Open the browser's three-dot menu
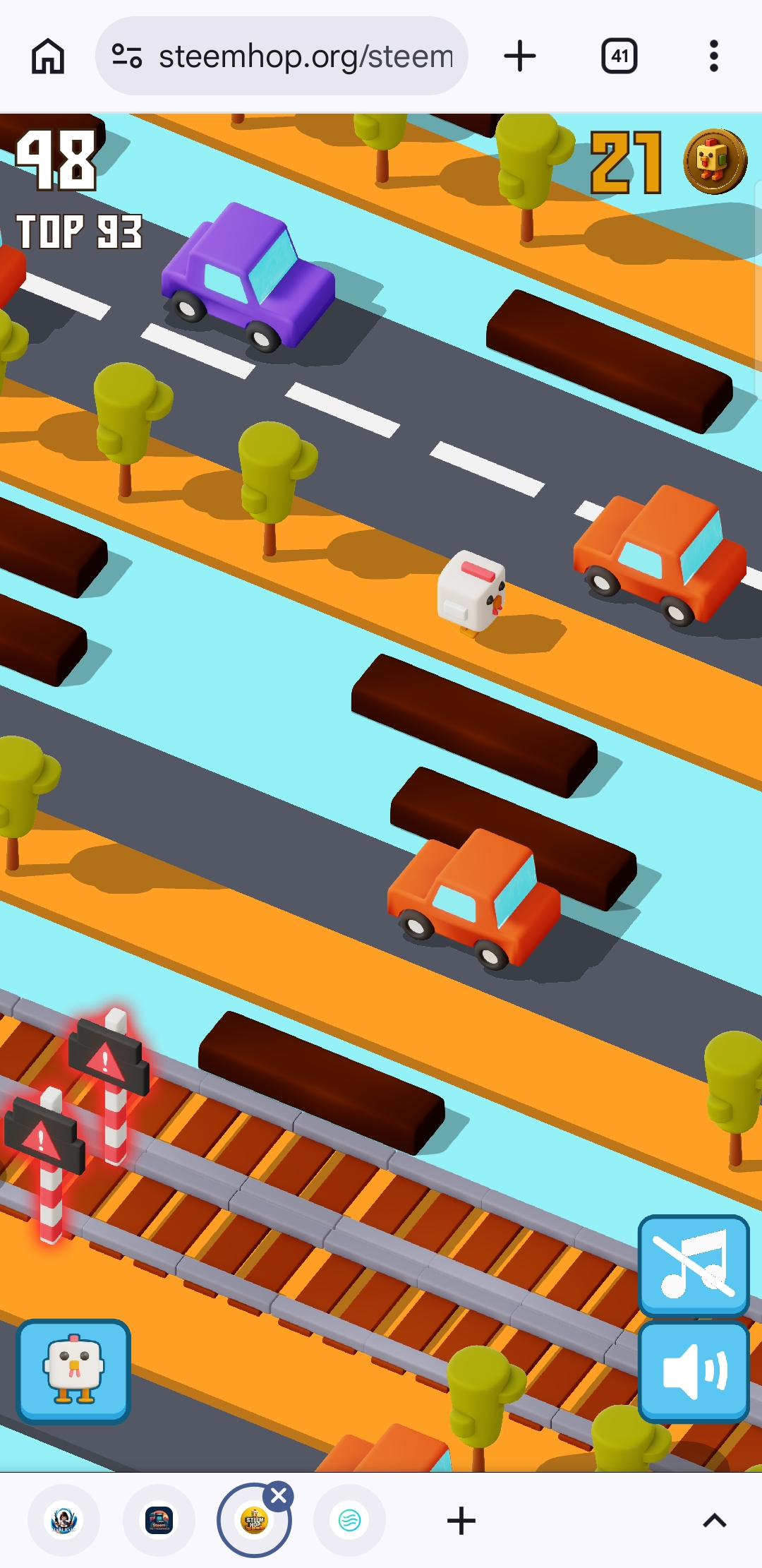The image size is (762, 1568). 714,56
